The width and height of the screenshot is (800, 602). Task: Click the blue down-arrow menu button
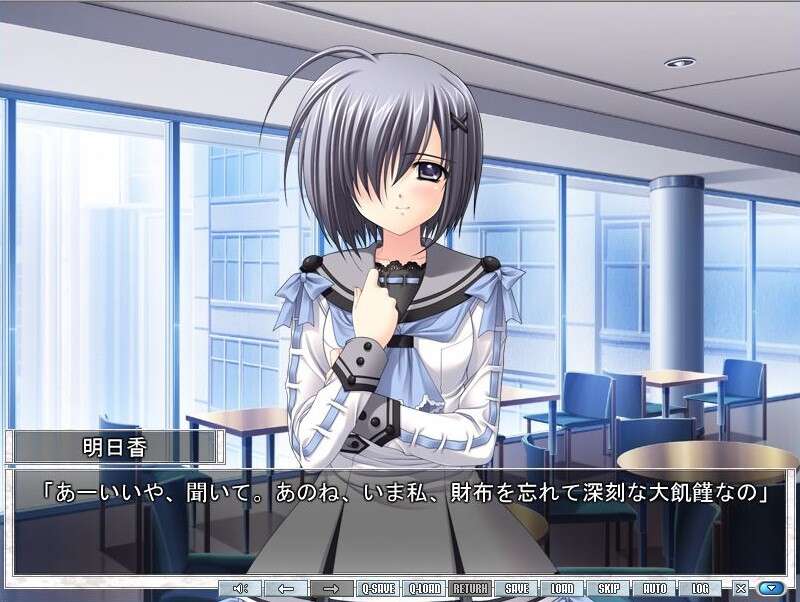pyautogui.click(x=770, y=589)
